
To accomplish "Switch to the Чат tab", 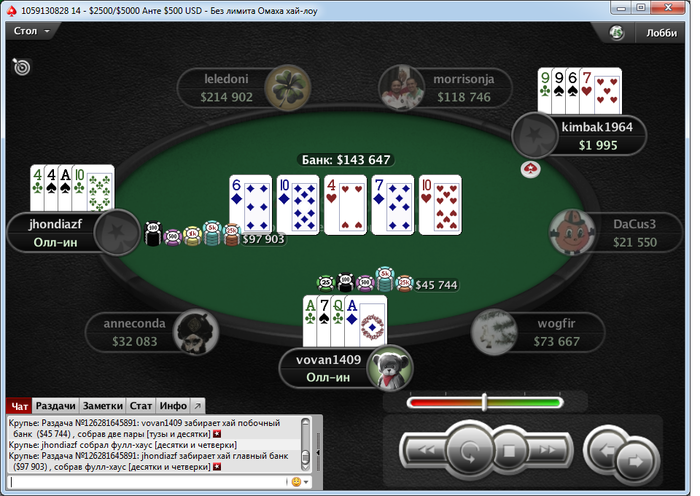I will point(18,406).
